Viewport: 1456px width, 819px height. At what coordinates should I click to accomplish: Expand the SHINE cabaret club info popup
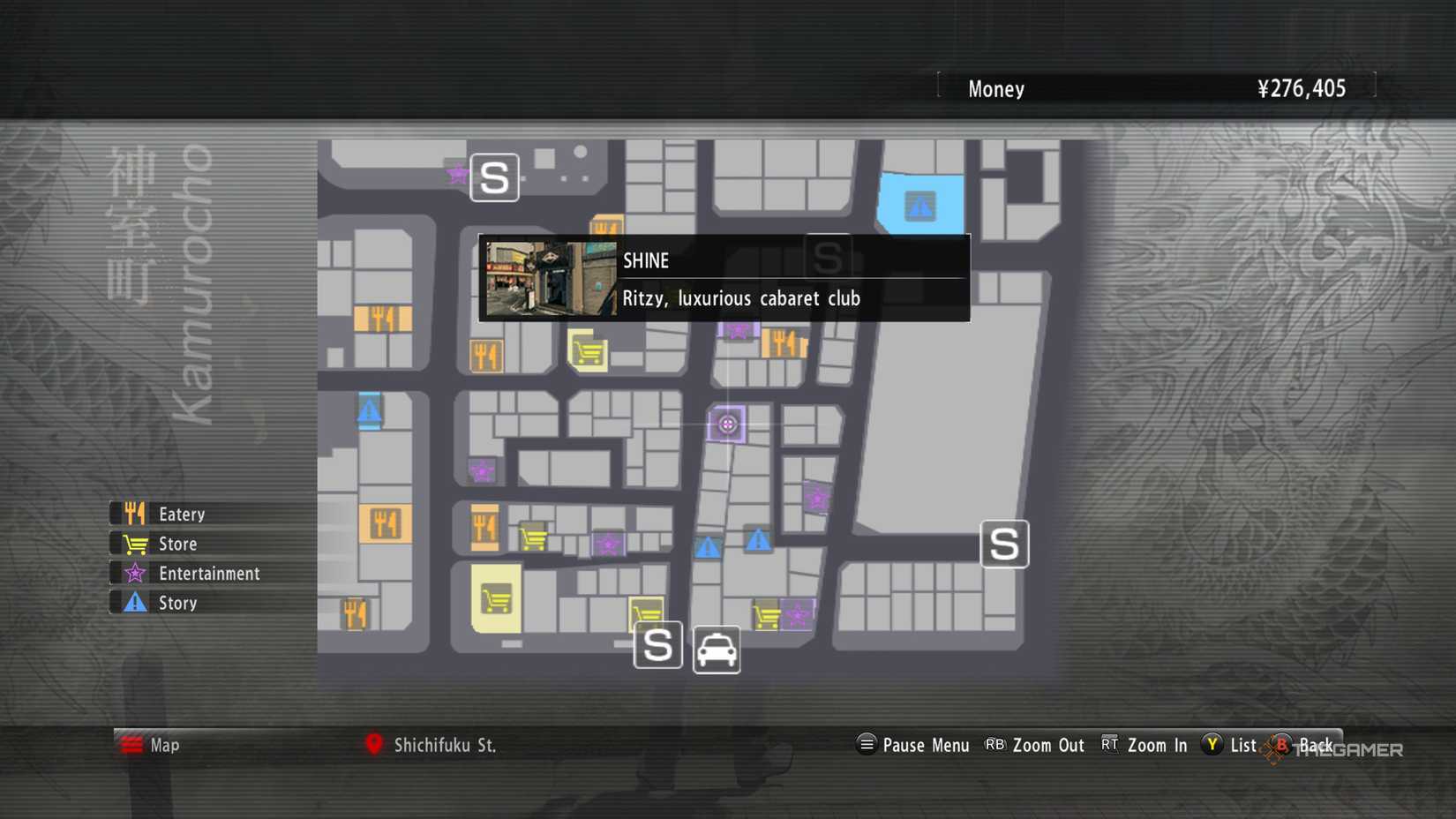(724, 278)
